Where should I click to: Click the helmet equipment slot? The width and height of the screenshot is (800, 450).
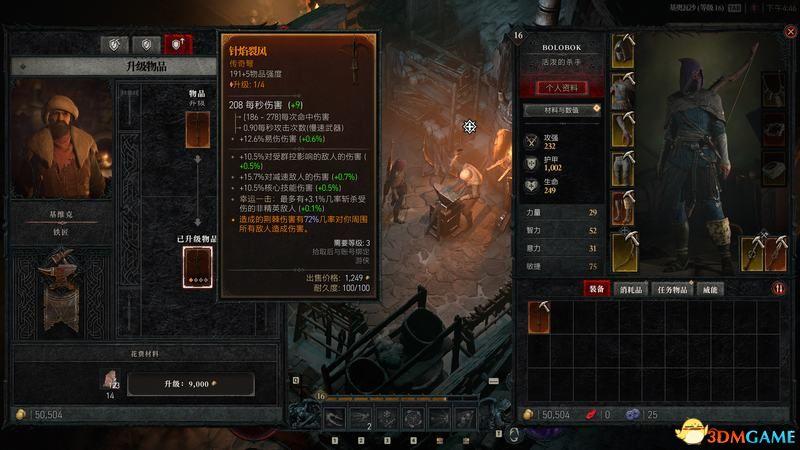[x=622, y=49]
